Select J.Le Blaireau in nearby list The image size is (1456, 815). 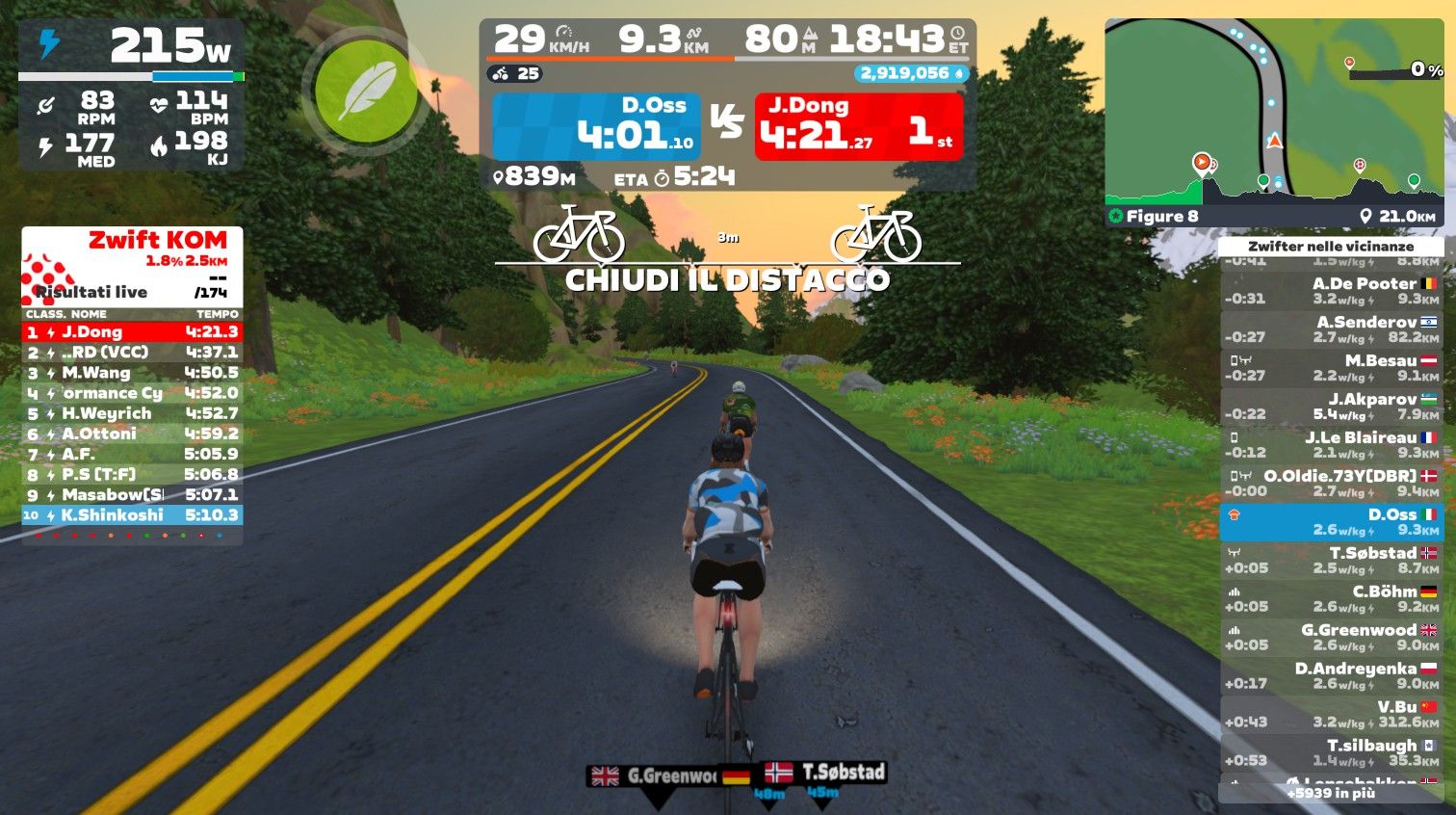[1332, 445]
